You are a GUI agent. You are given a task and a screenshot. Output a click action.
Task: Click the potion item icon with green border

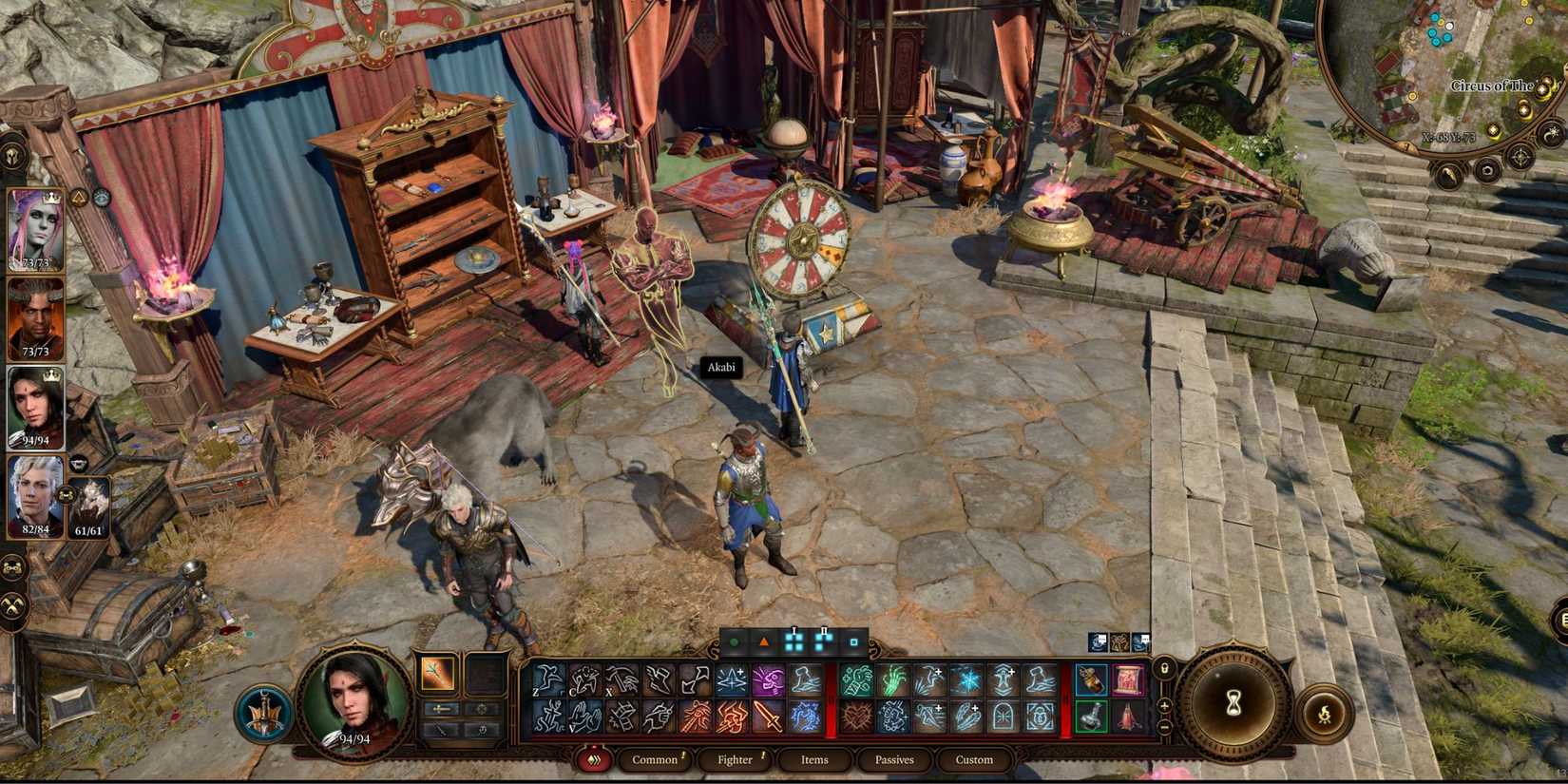point(1090,716)
